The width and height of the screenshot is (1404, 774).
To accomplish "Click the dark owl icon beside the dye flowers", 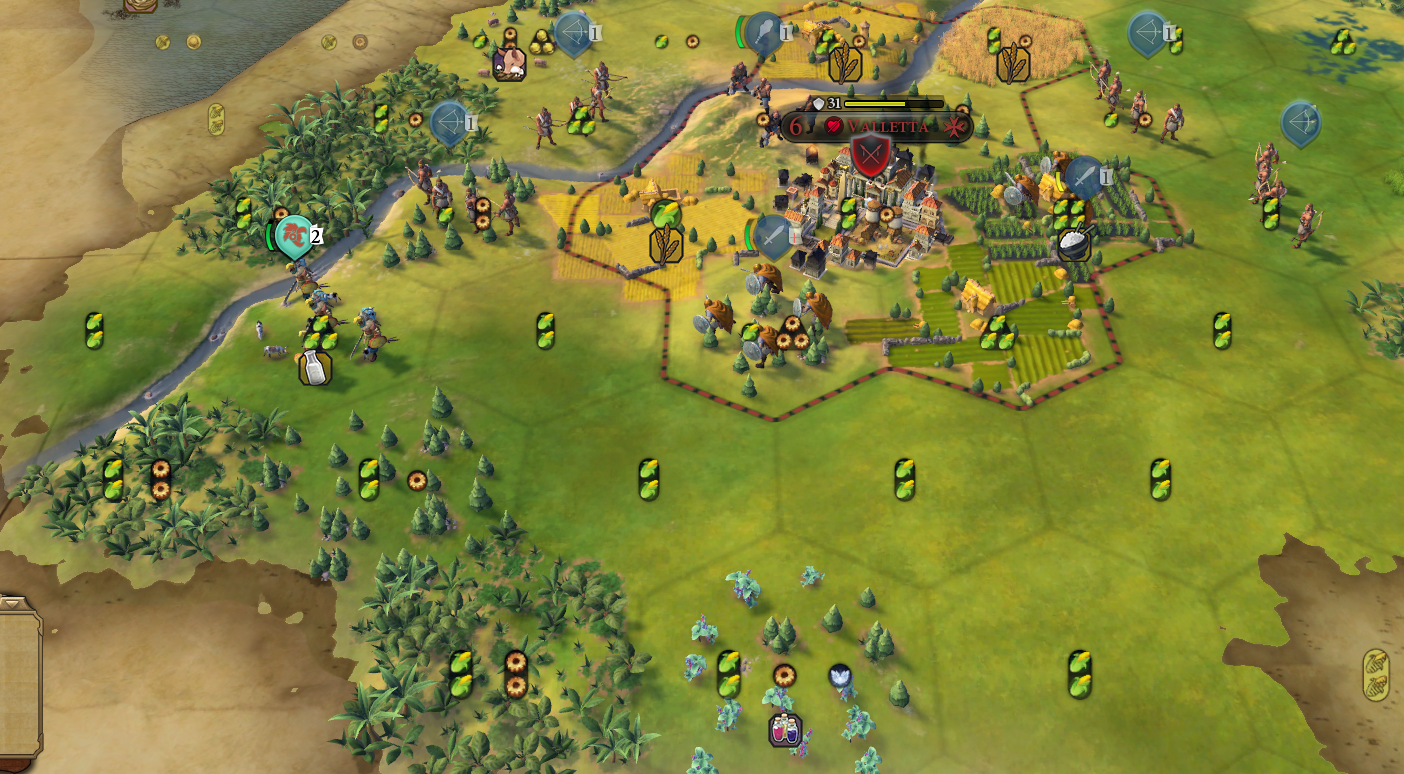I will pyautogui.click(x=840, y=674).
